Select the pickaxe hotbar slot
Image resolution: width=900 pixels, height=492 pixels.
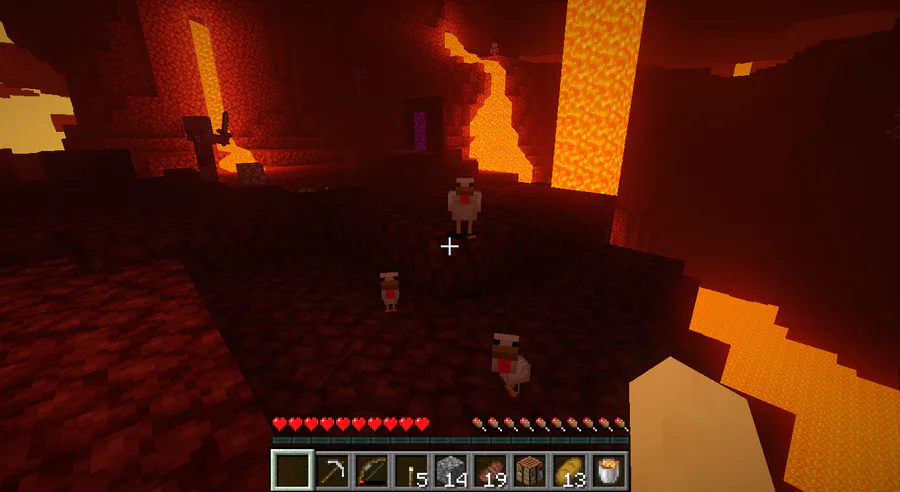[x=331, y=469]
